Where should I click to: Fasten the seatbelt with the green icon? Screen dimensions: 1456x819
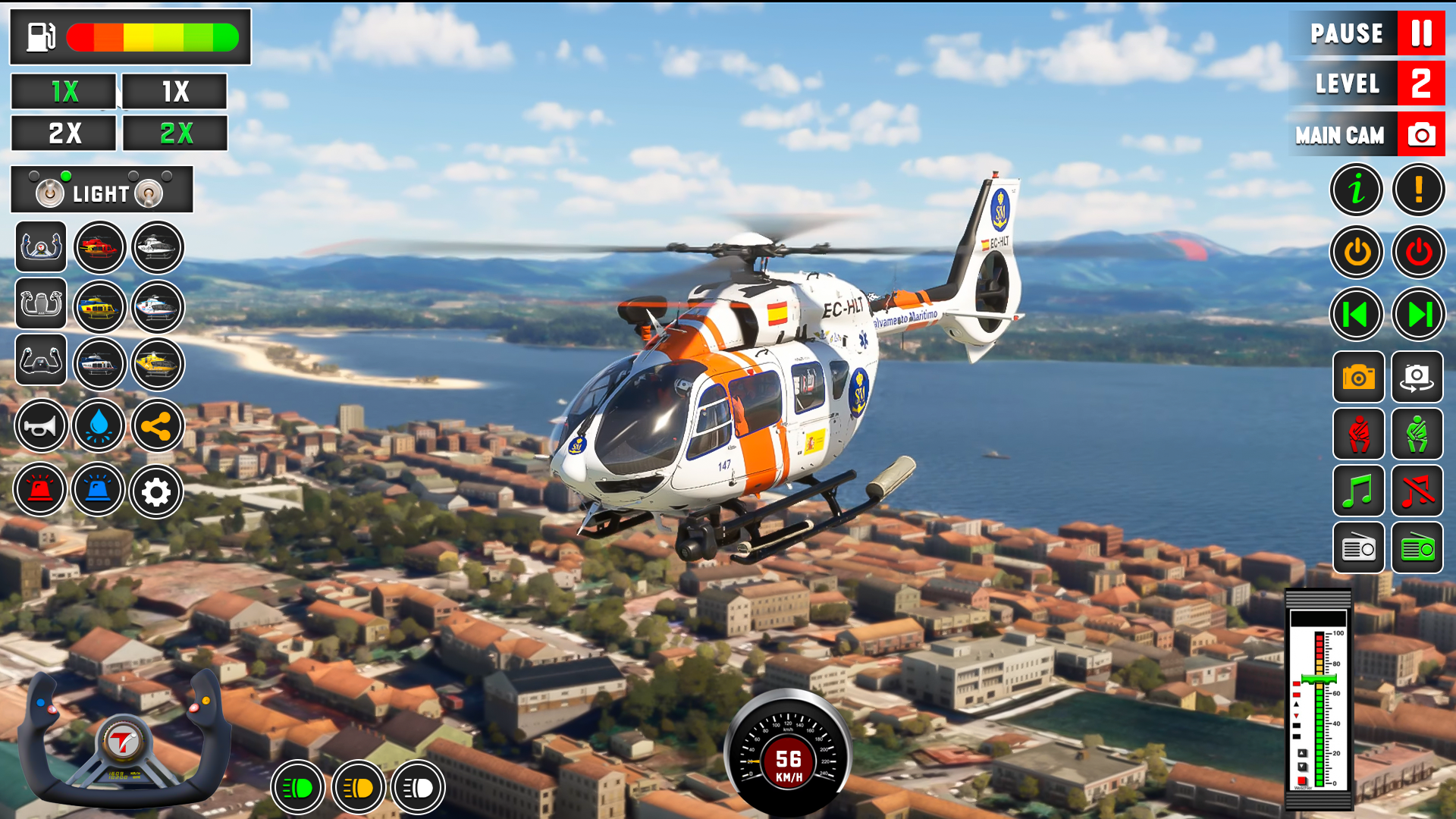click(1417, 435)
